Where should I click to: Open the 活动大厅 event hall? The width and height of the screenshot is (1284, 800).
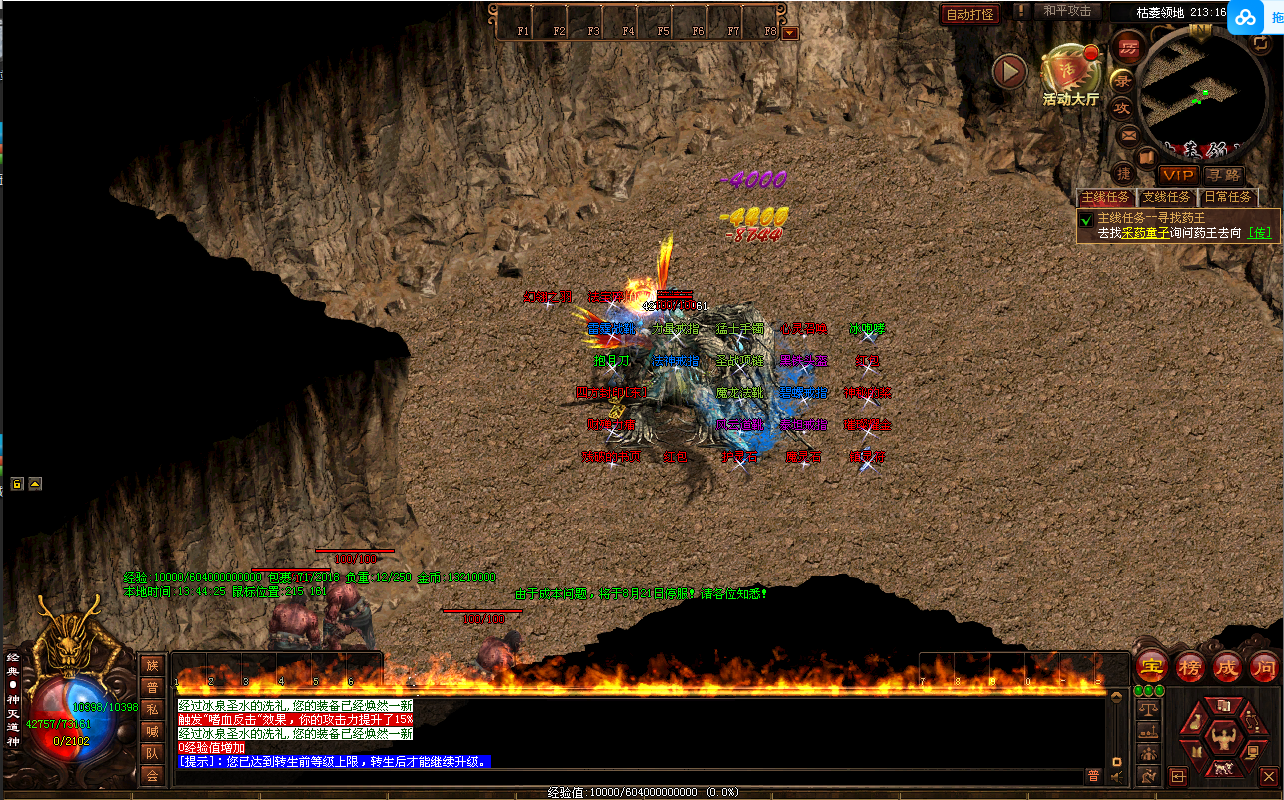[1070, 75]
